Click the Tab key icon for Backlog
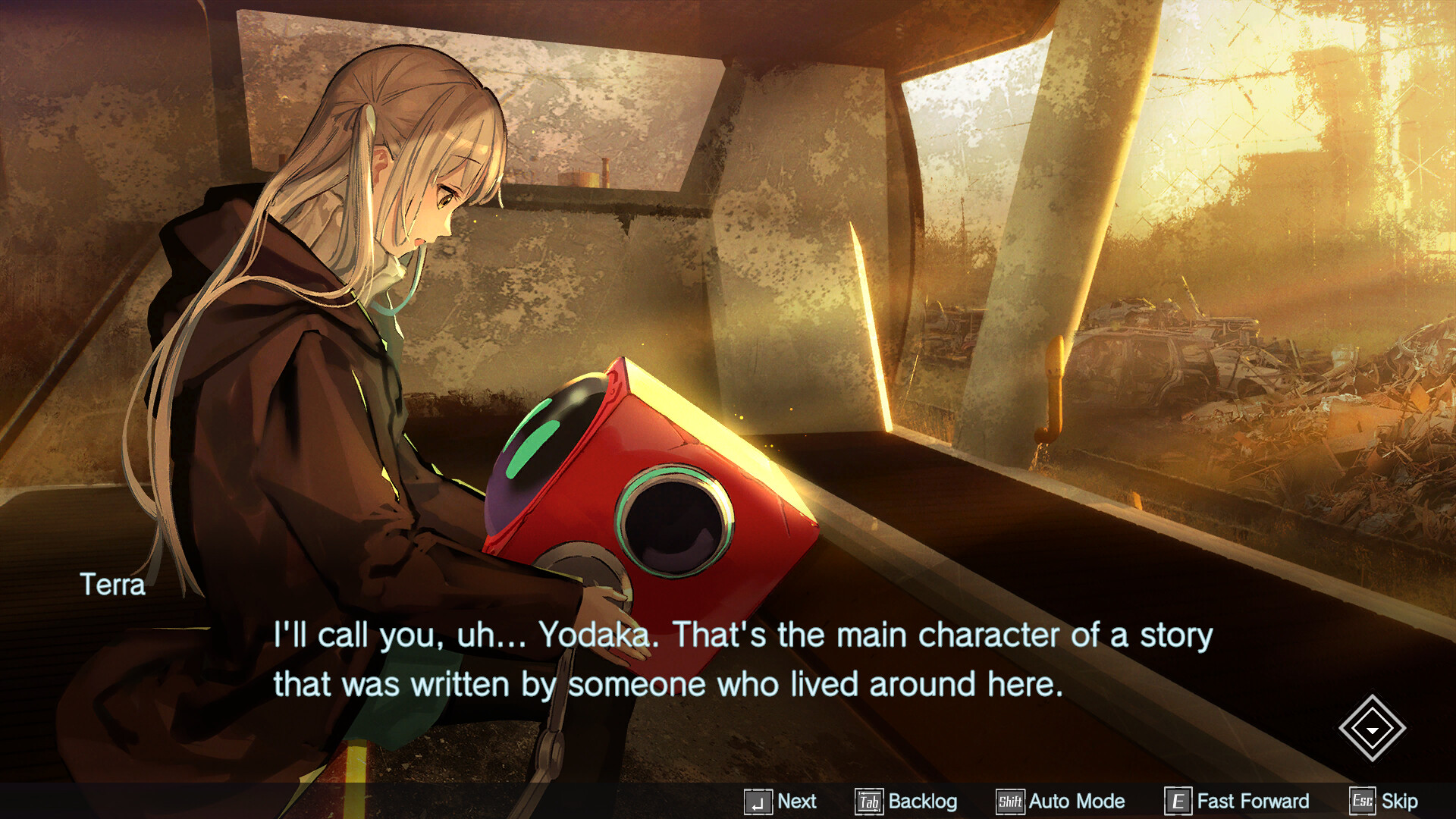Viewport: 1456px width, 819px height. pos(869,801)
